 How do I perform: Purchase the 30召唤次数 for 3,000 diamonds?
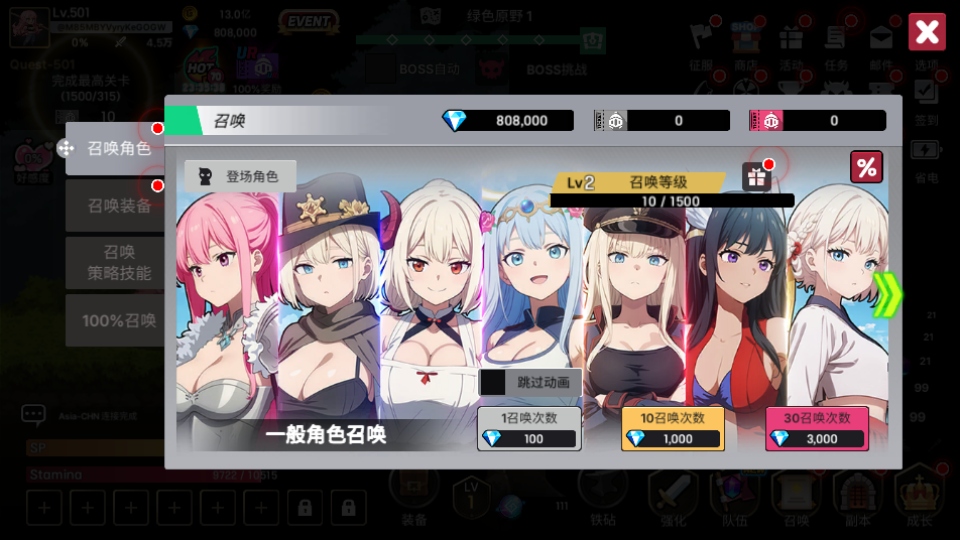coord(816,428)
